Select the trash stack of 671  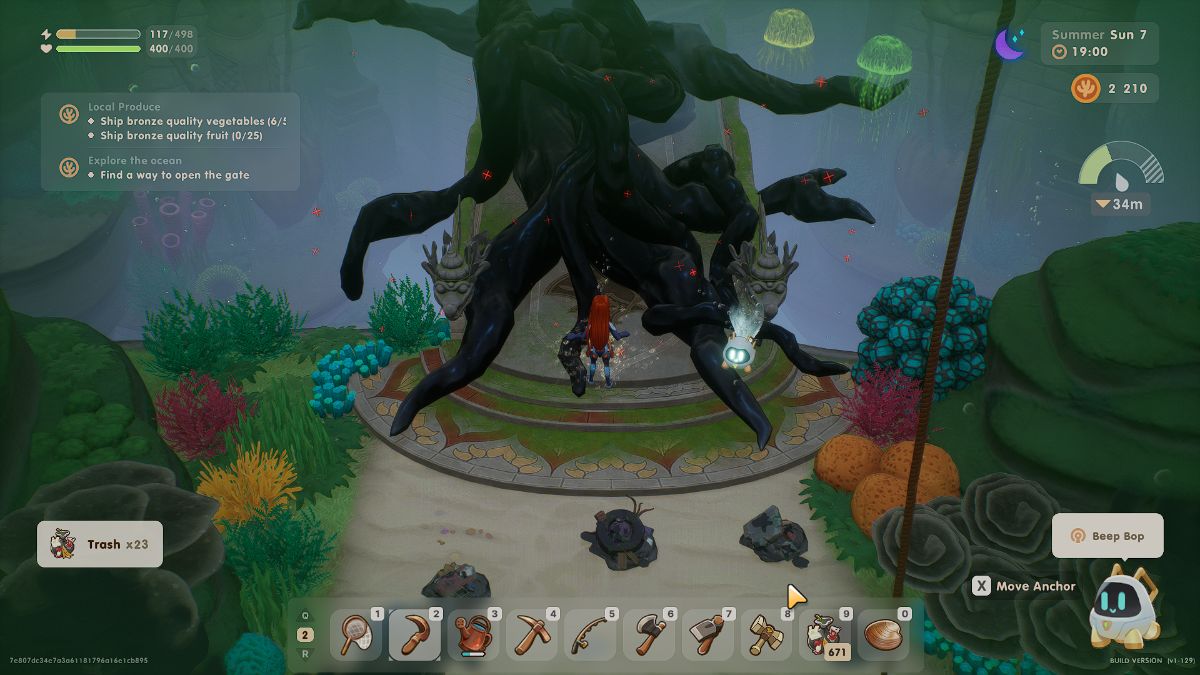click(x=826, y=635)
